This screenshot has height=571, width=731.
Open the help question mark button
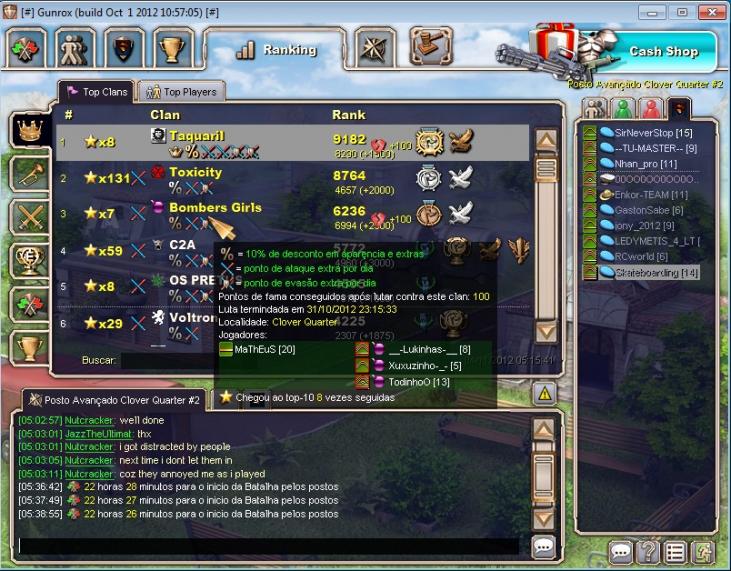point(648,551)
